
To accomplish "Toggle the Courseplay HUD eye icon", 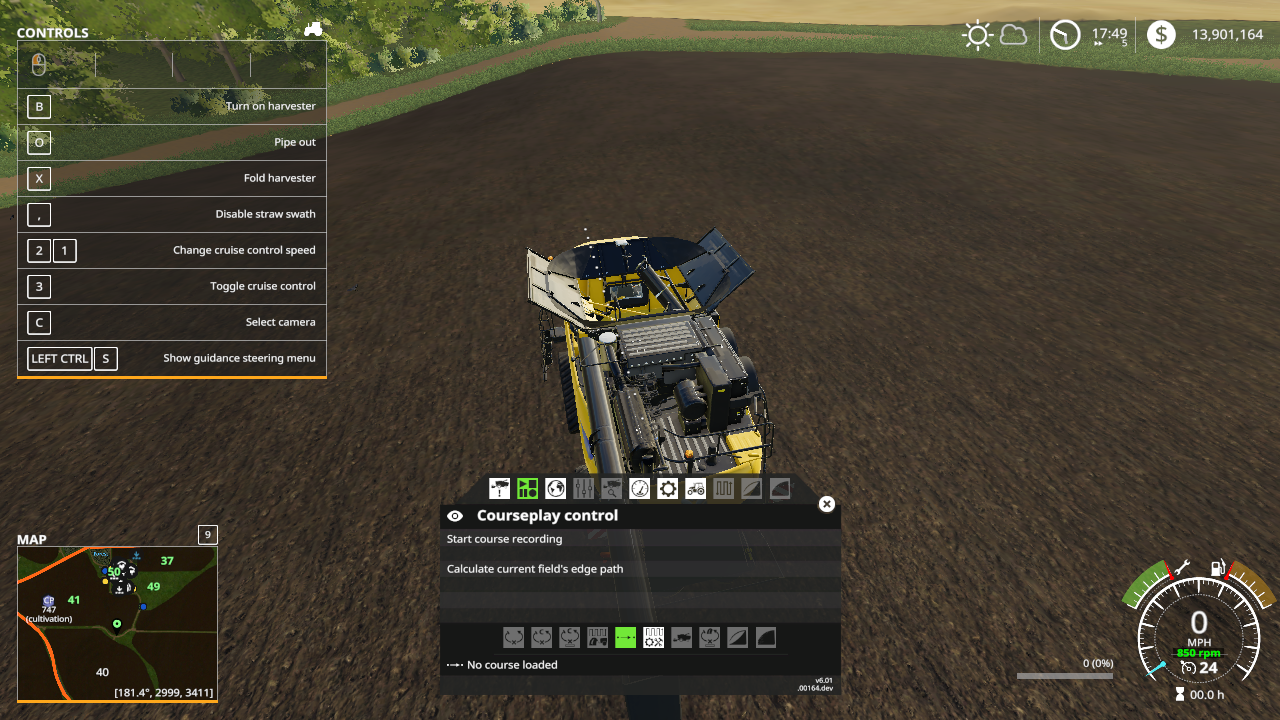I will (x=456, y=515).
